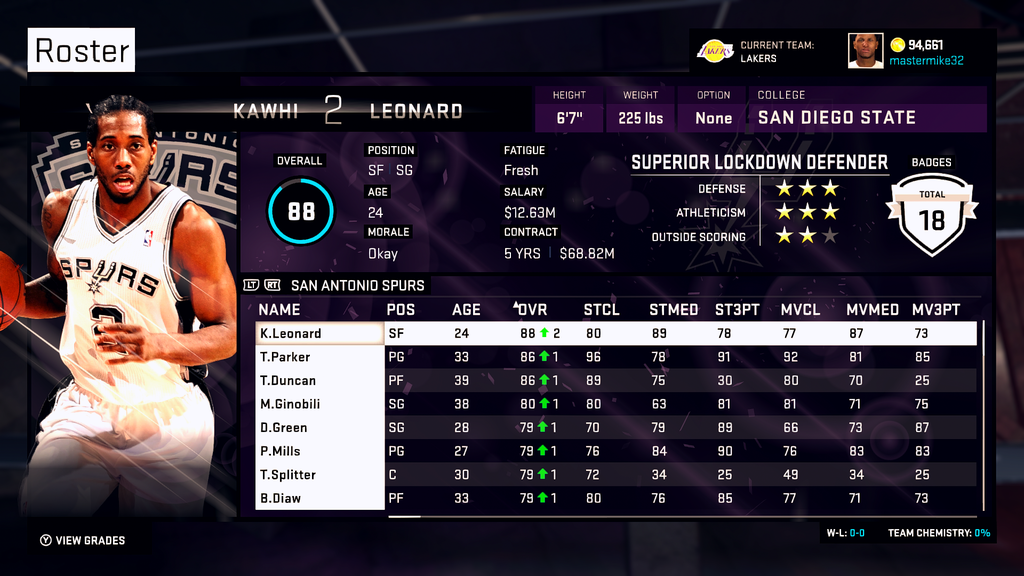Choose B.Diaw from the roster
Image resolution: width=1024 pixels, height=576 pixels.
coord(320,498)
